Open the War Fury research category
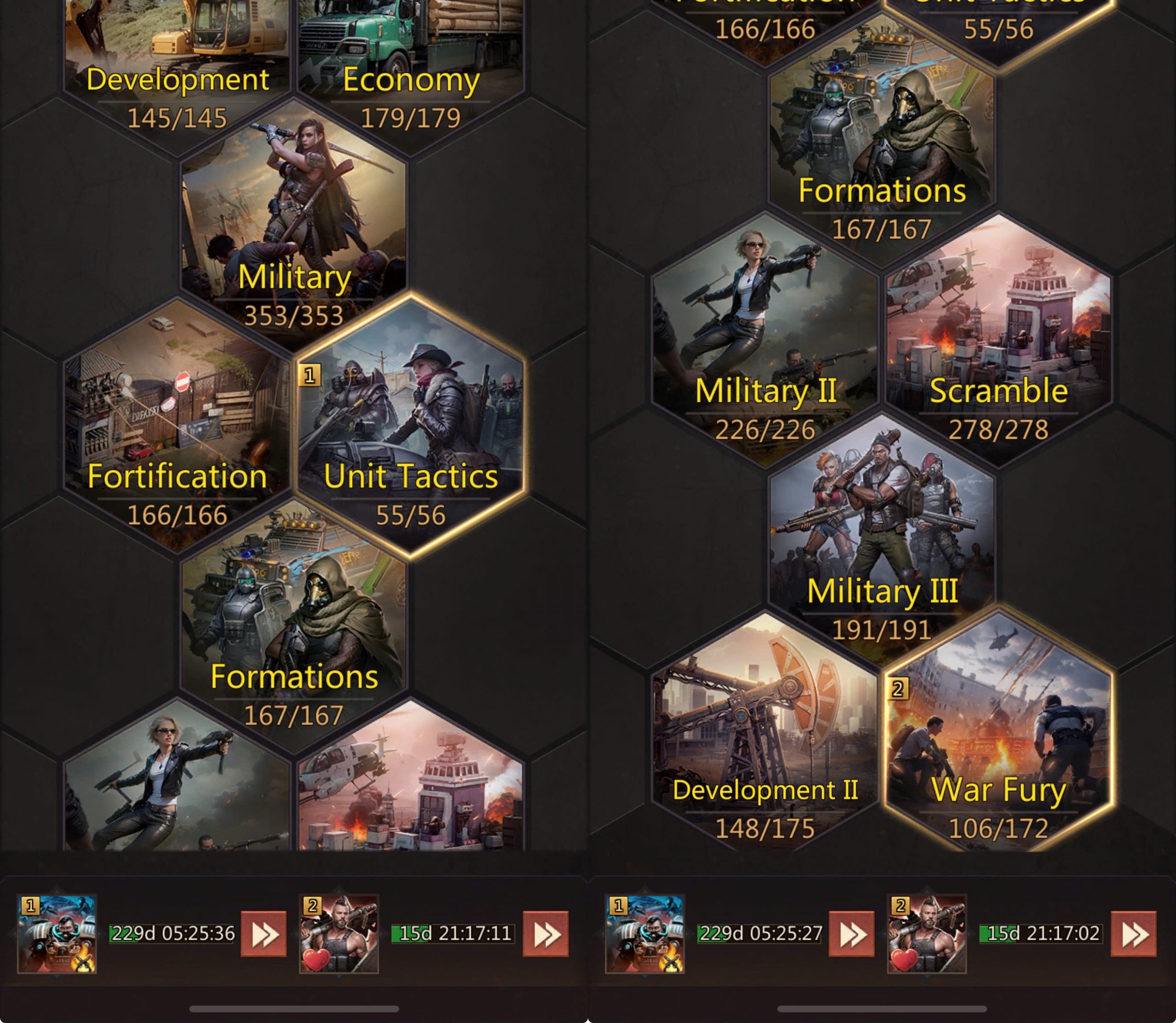This screenshot has height=1023, width=1176. [x=998, y=742]
